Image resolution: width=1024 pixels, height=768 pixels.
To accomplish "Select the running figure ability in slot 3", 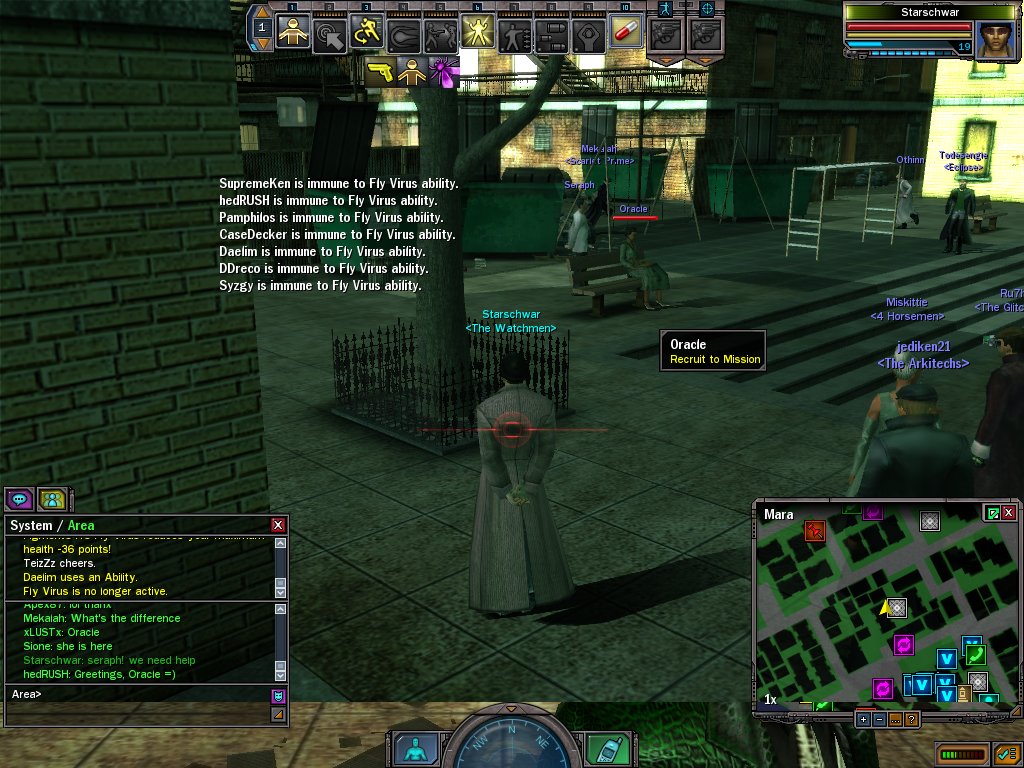I will (x=367, y=34).
